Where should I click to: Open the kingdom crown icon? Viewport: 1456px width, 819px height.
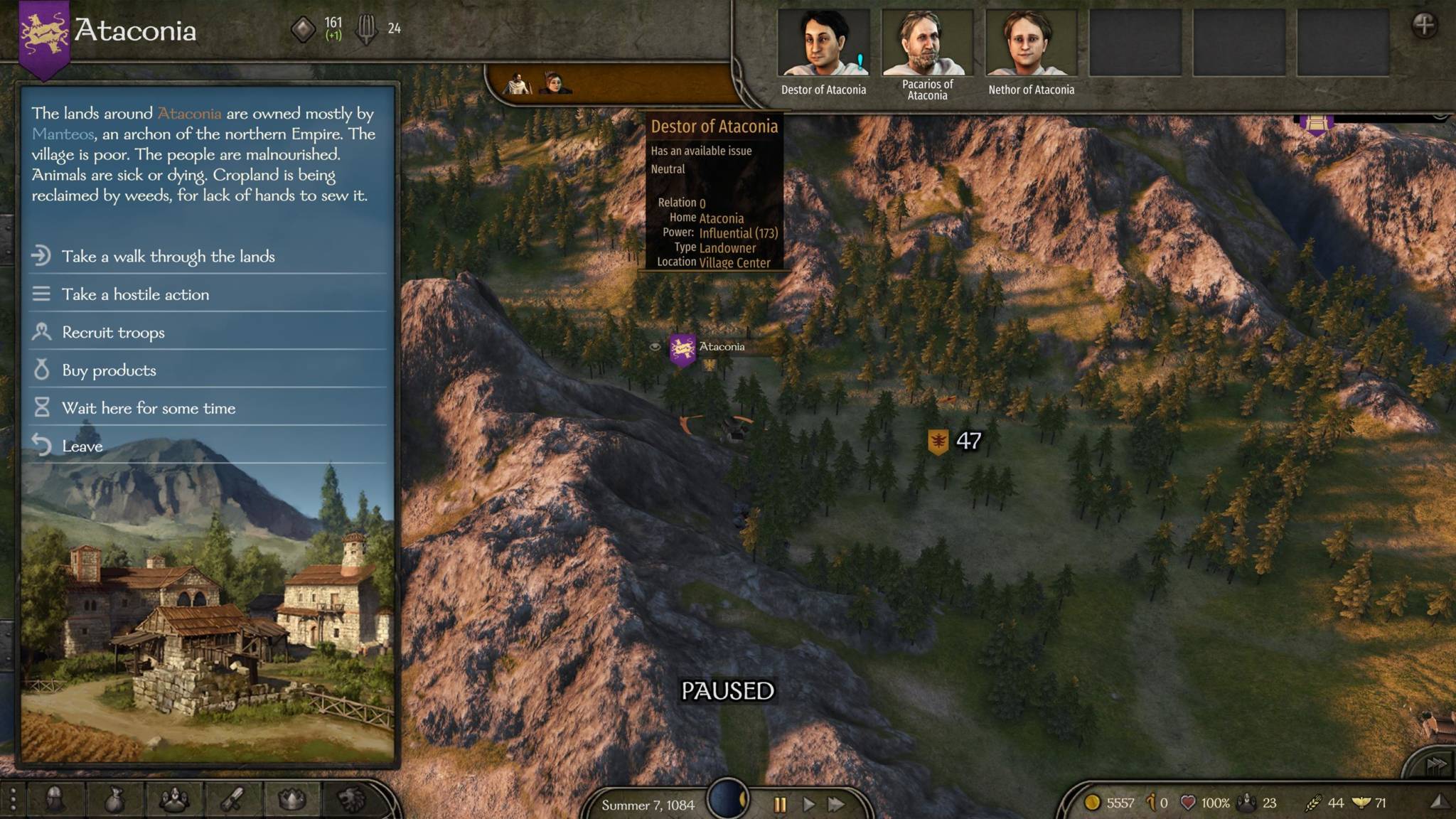click(x=291, y=801)
